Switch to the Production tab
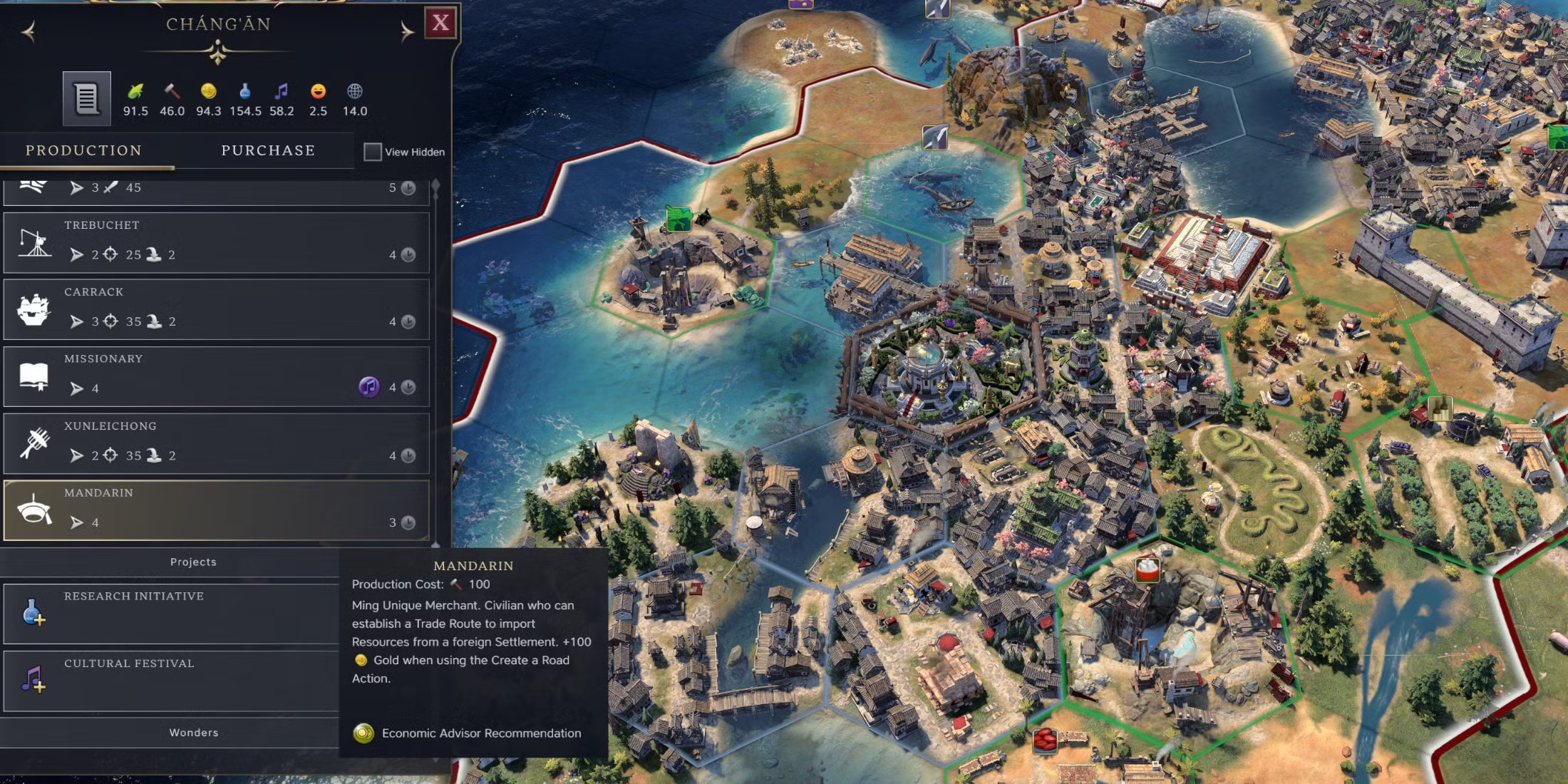Viewport: 1568px width, 784px height. pos(84,150)
